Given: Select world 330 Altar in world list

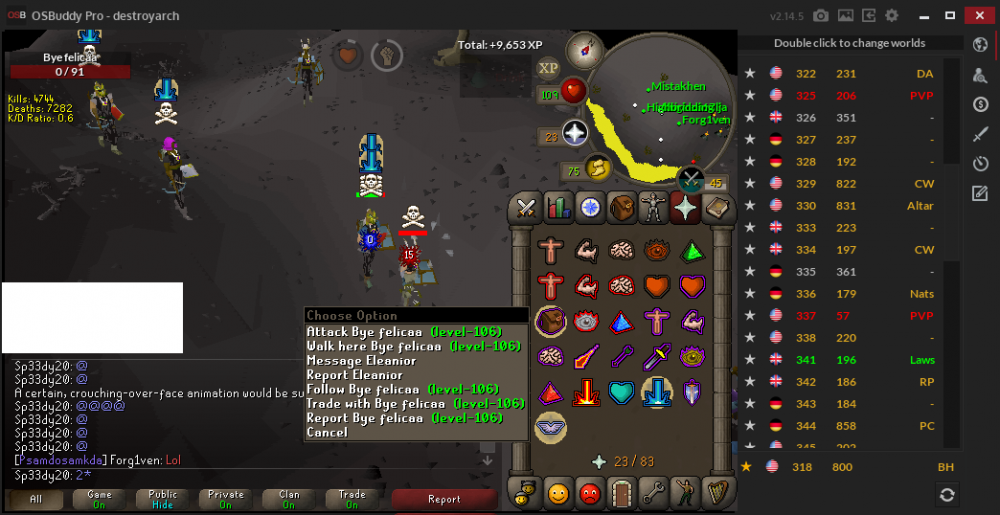Looking at the screenshot, I should pos(852,205).
